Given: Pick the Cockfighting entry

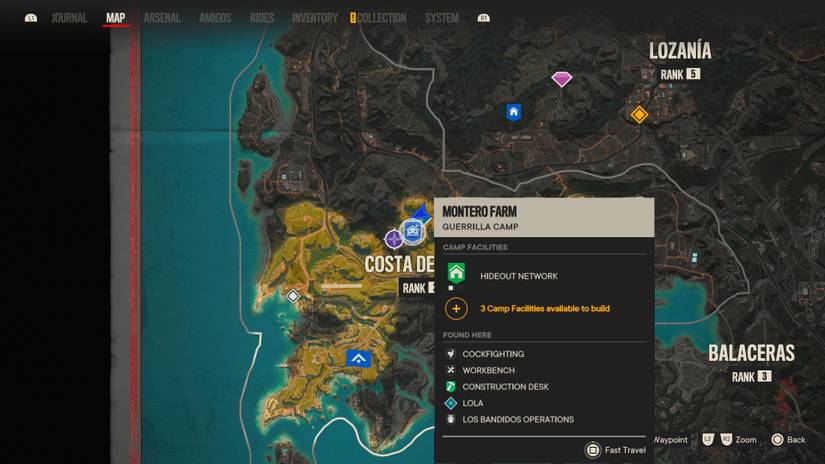Looking at the screenshot, I should tap(493, 354).
